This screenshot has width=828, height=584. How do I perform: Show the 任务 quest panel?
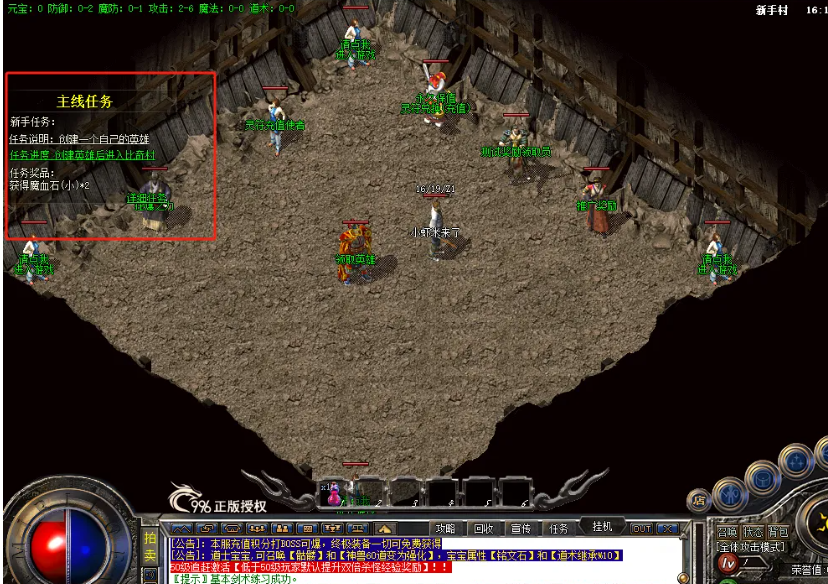pos(559,528)
